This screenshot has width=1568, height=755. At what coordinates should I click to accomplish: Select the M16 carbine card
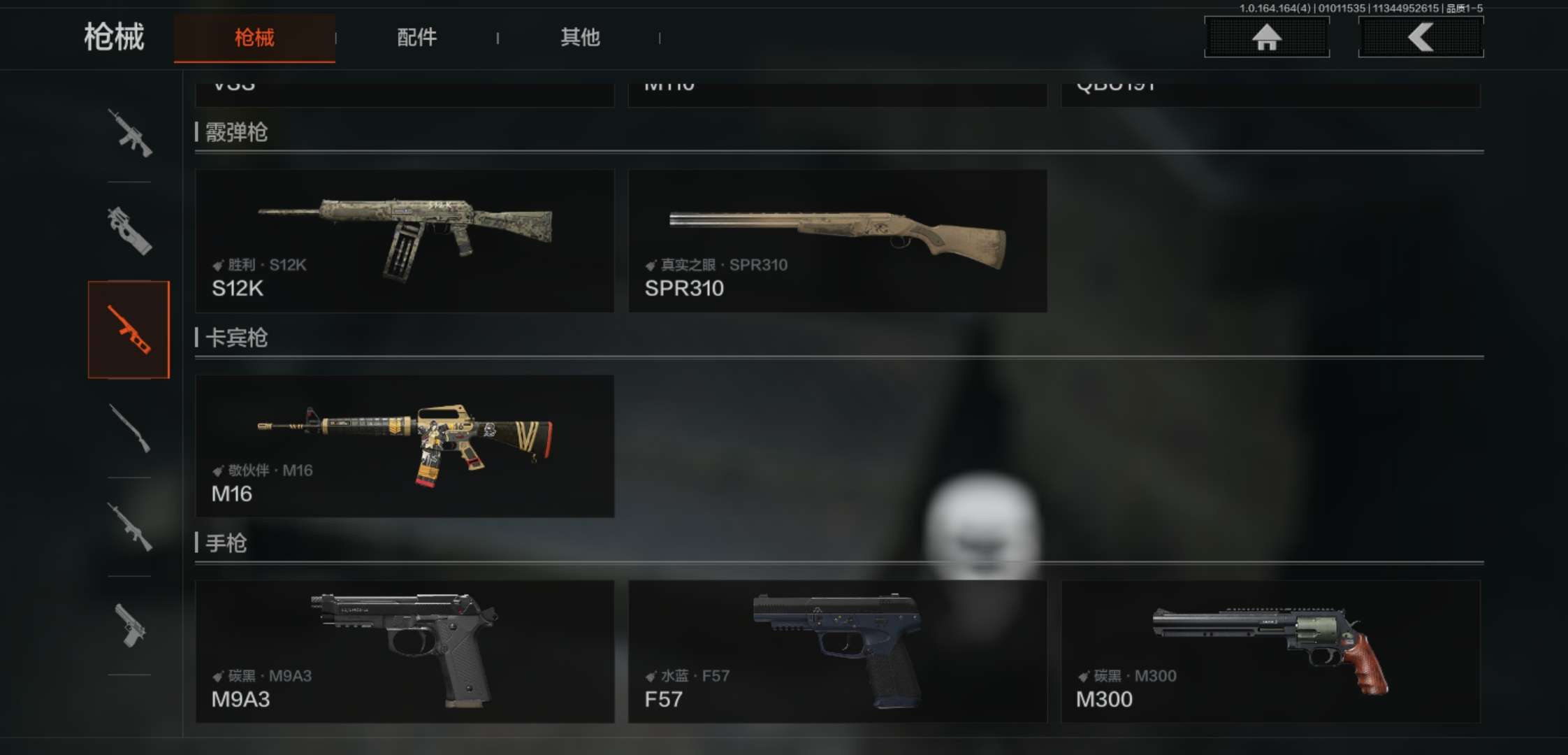click(405, 446)
